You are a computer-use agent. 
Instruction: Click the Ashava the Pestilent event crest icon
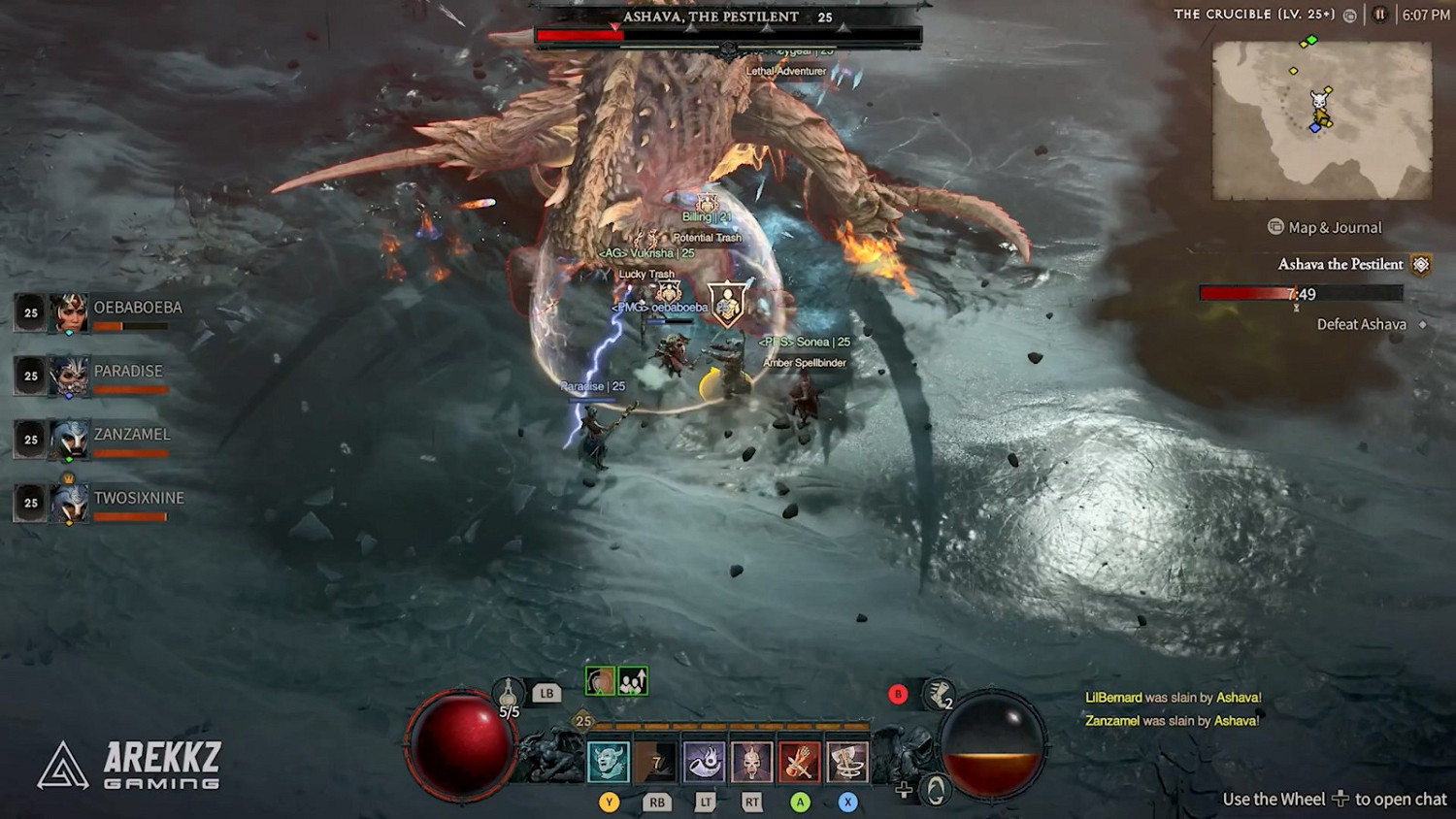click(1421, 264)
